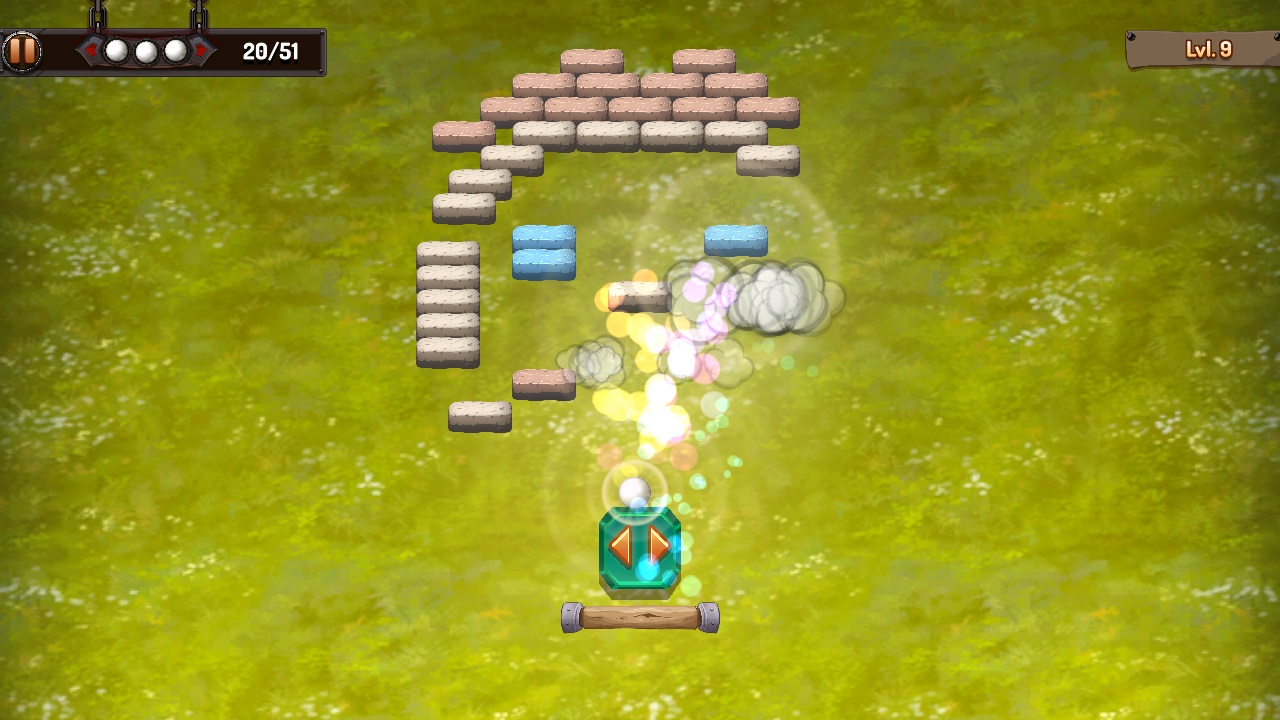This screenshot has height=720, width=1280.
Task: Select the blue brick on the right side
Action: pyautogui.click(x=737, y=240)
